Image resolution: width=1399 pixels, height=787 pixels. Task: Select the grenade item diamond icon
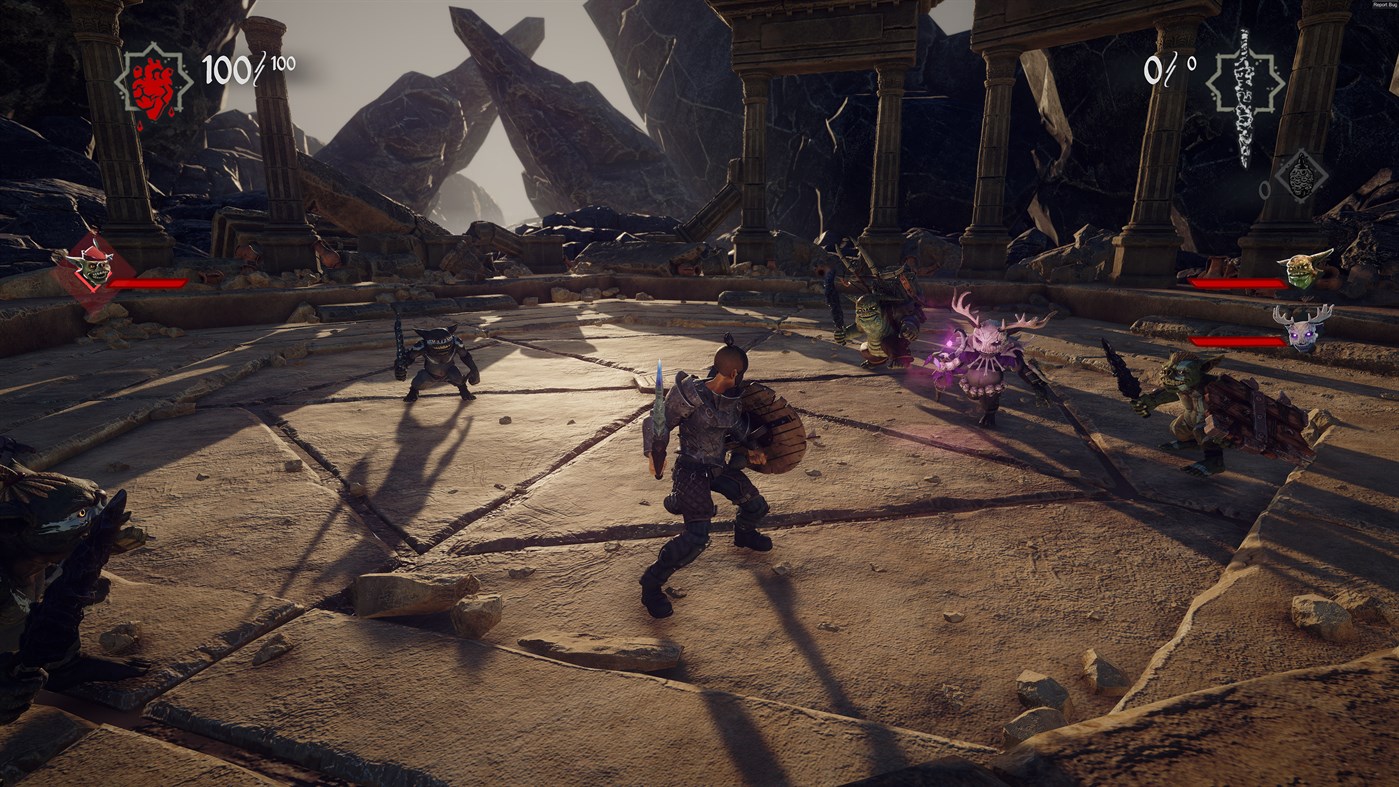click(1300, 176)
